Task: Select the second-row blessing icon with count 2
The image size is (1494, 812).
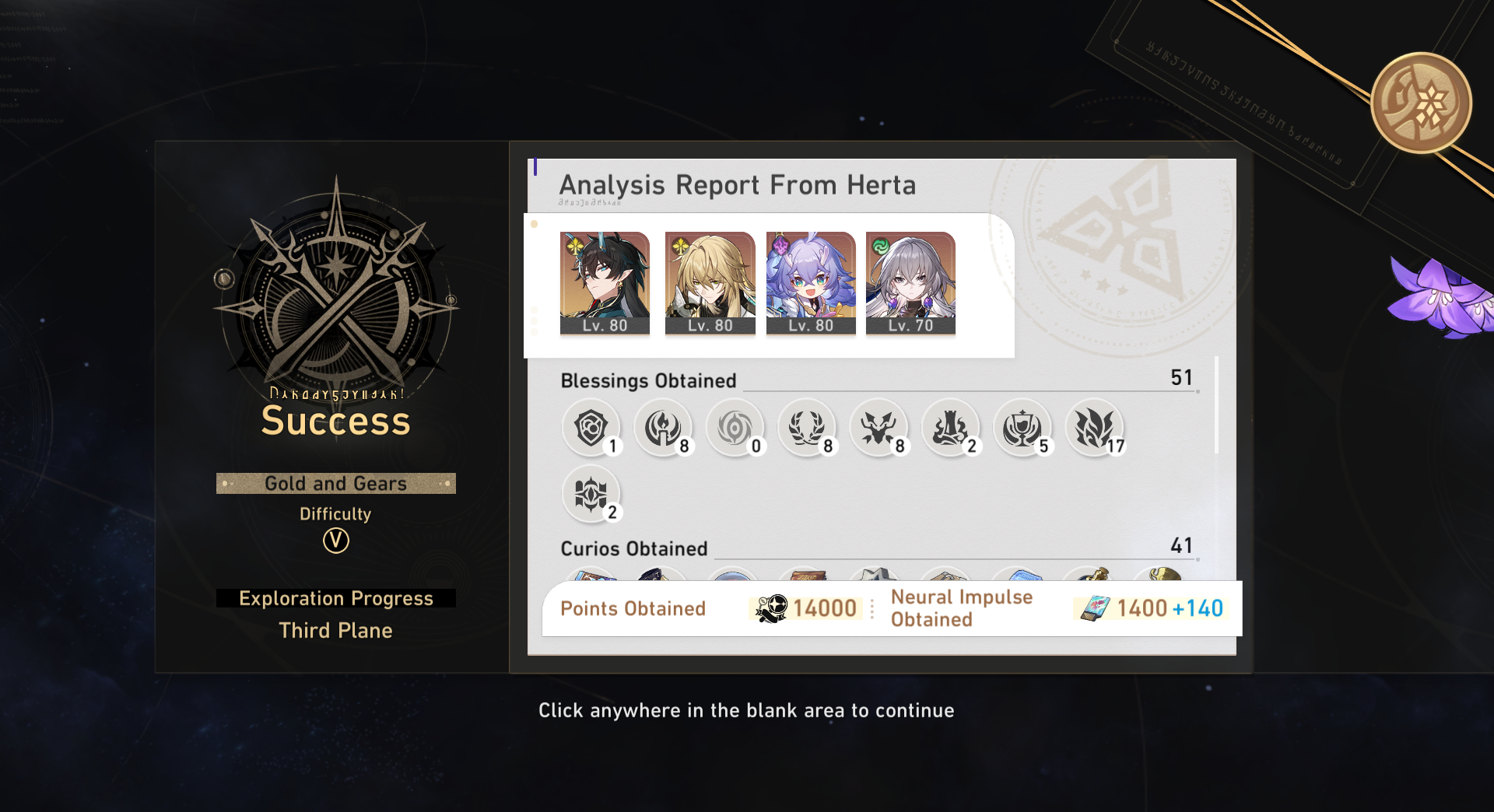Action: pyautogui.click(x=591, y=495)
